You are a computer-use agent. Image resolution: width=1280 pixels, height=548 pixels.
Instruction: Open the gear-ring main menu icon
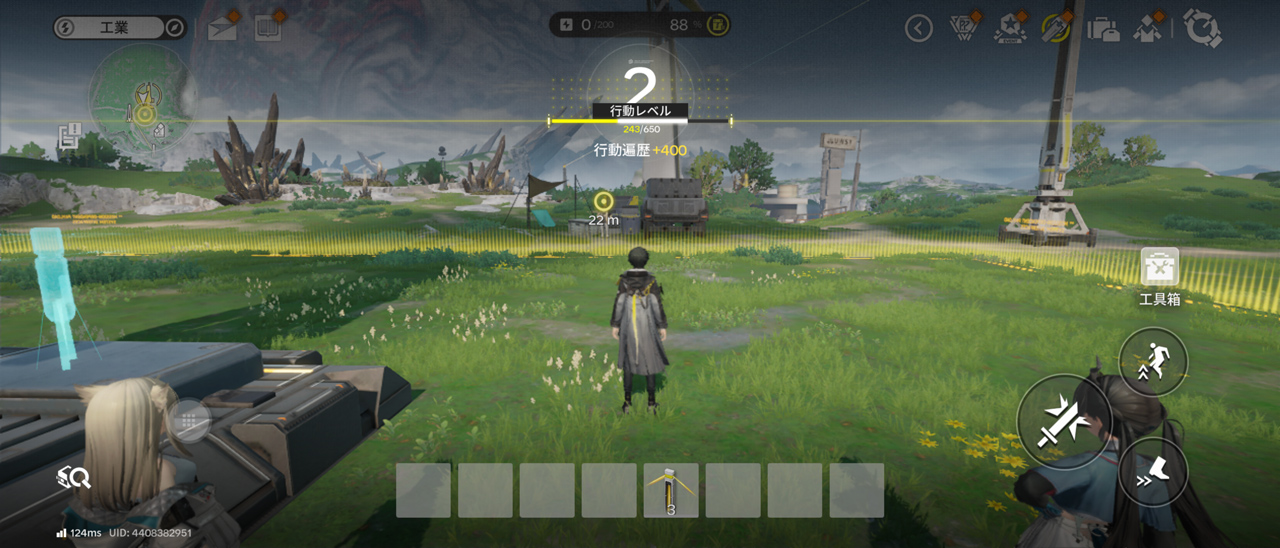point(1202,28)
